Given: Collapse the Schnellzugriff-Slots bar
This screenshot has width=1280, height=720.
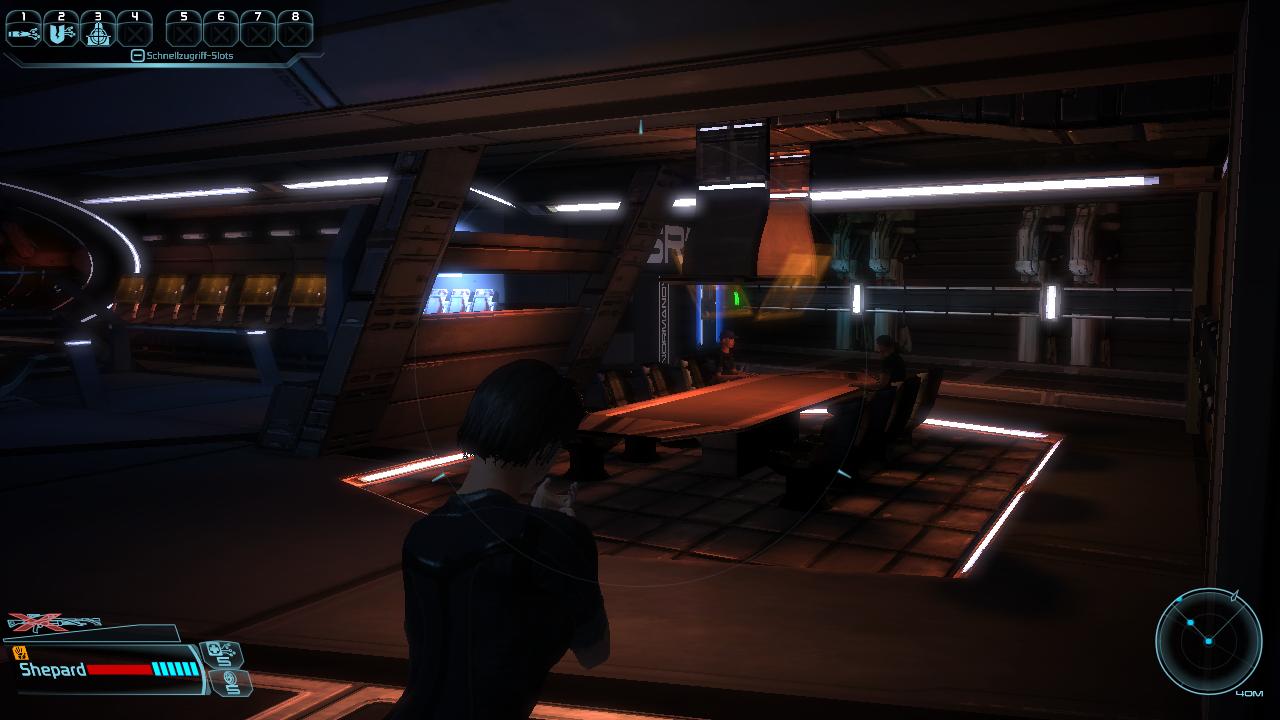Looking at the screenshot, I should (x=138, y=56).
